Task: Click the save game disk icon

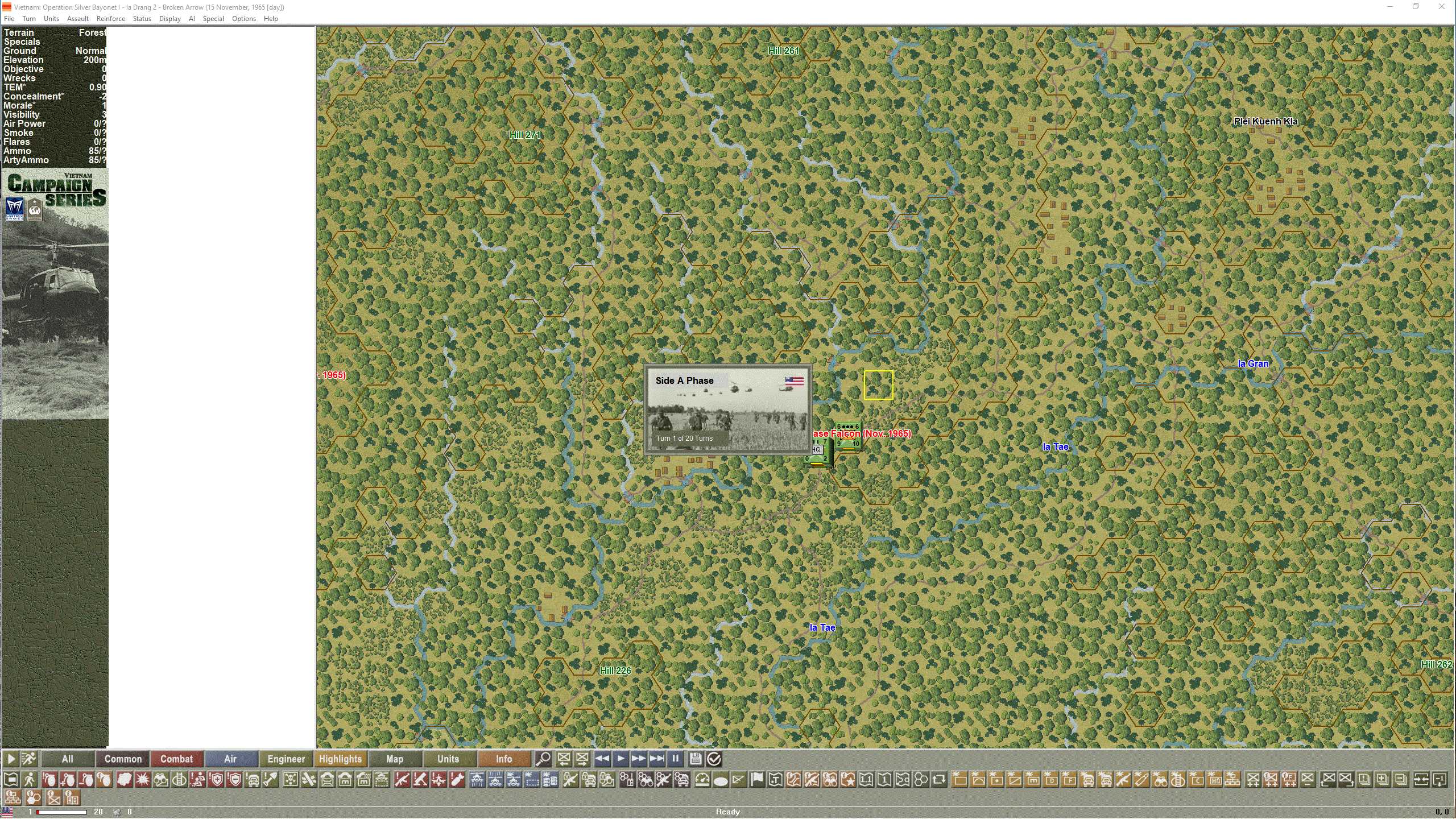Action: click(x=696, y=759)
